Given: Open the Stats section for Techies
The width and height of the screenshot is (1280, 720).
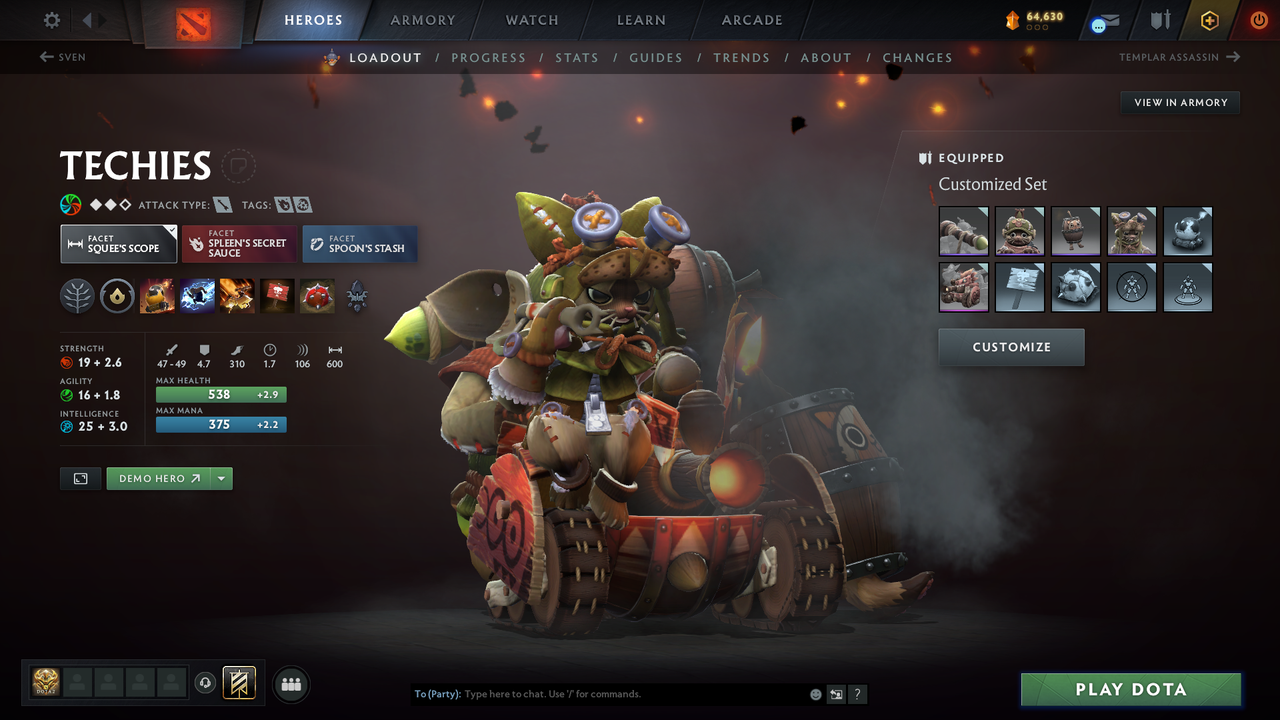Looking at the screenshot, I should click(577, 57).
